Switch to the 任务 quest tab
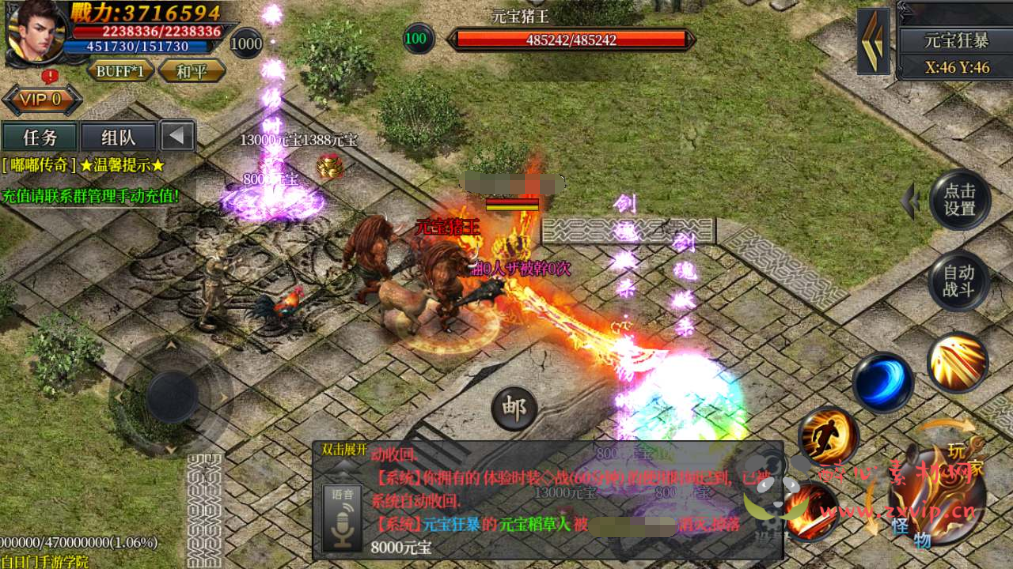Screen dimensions: 1013x569 tap(39, 137)
